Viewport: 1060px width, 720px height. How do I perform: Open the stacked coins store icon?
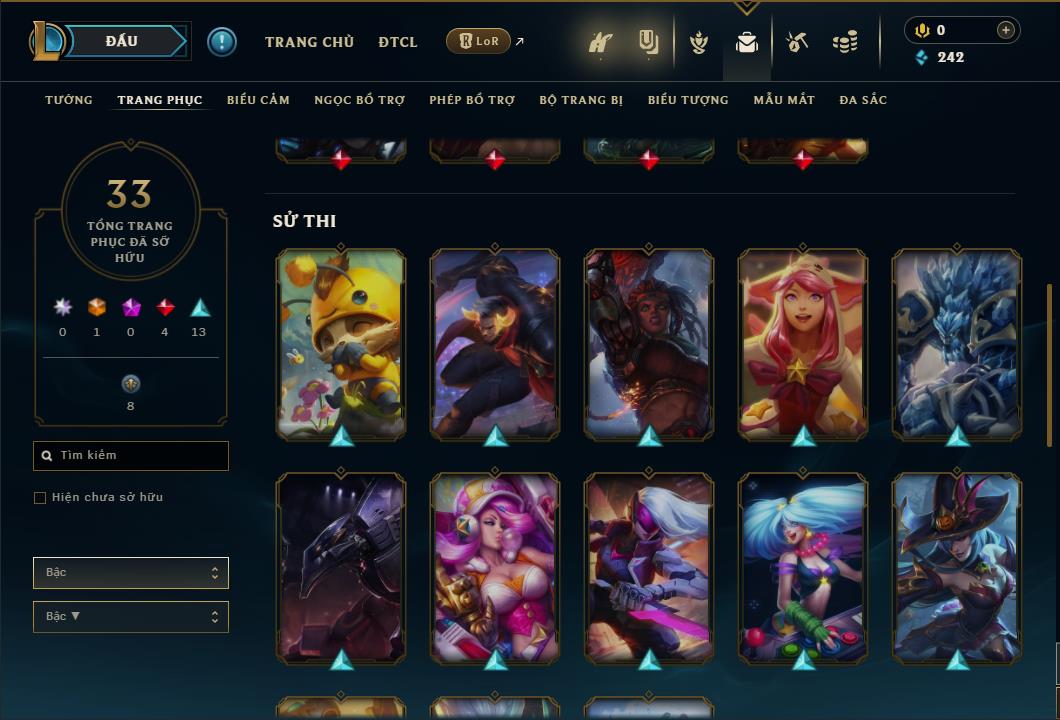(845, 42)
